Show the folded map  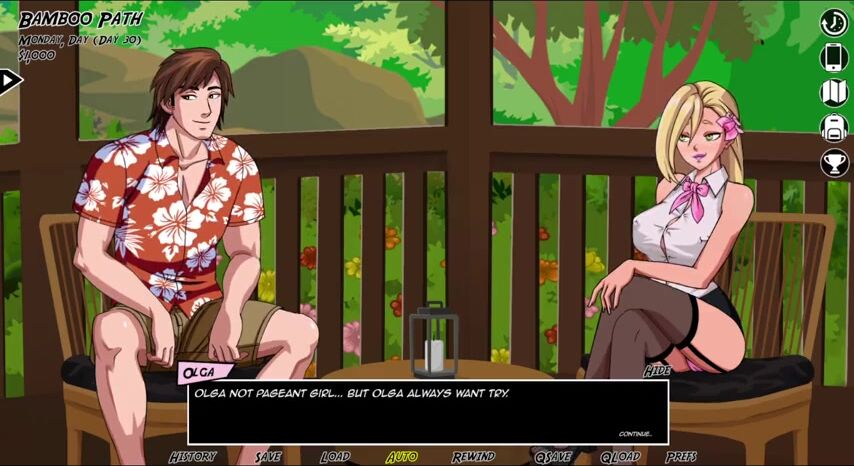pyautogui.click(x=834, y=92)
